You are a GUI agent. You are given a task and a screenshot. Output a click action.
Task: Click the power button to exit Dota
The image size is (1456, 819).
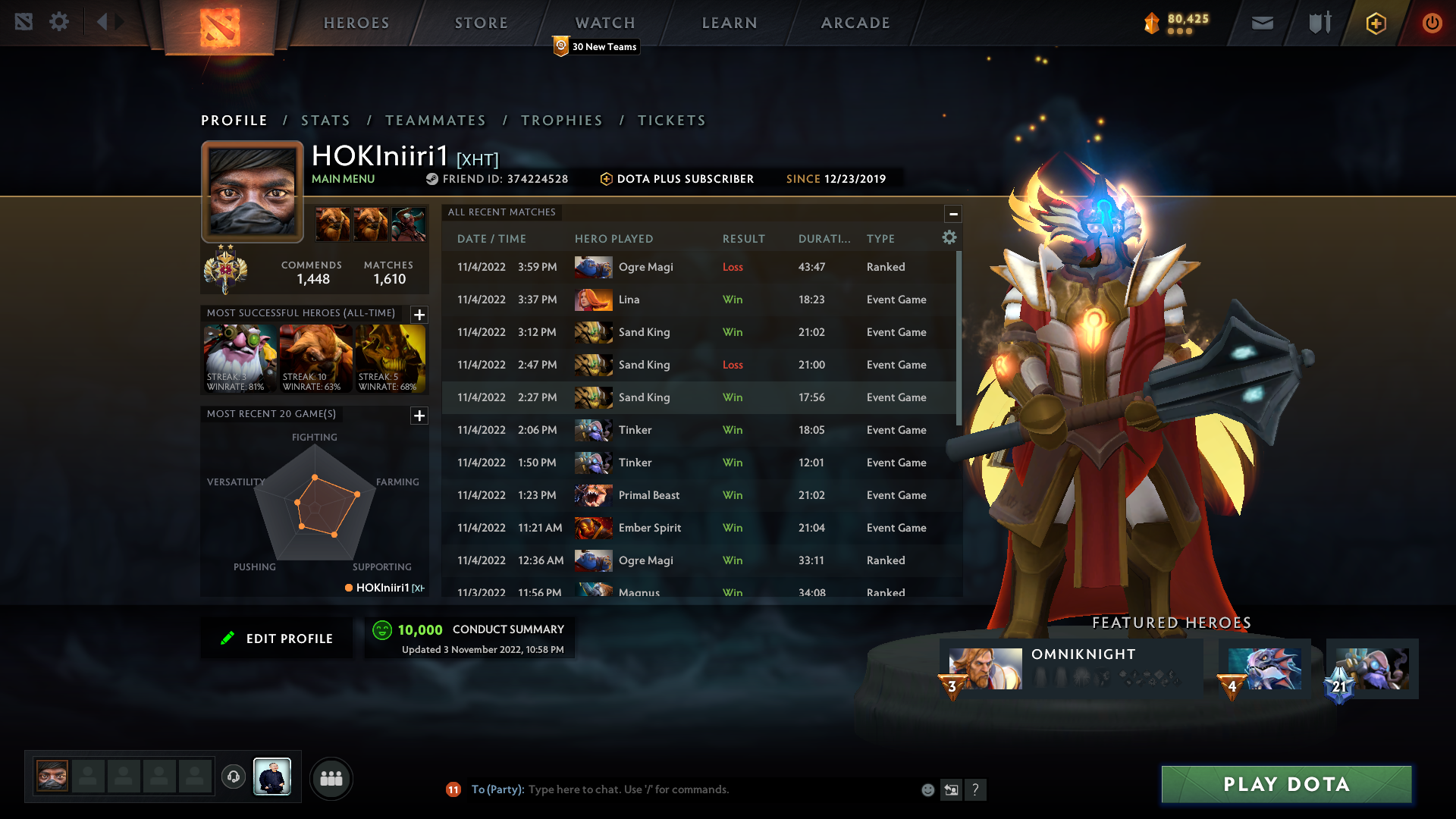point(1431,23)
